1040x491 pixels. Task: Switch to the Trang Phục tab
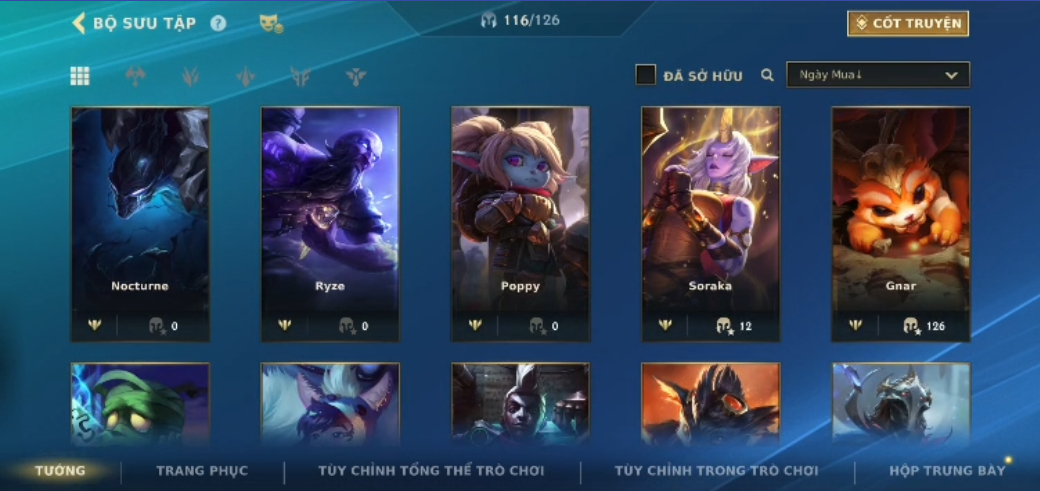tap(202, 470)
